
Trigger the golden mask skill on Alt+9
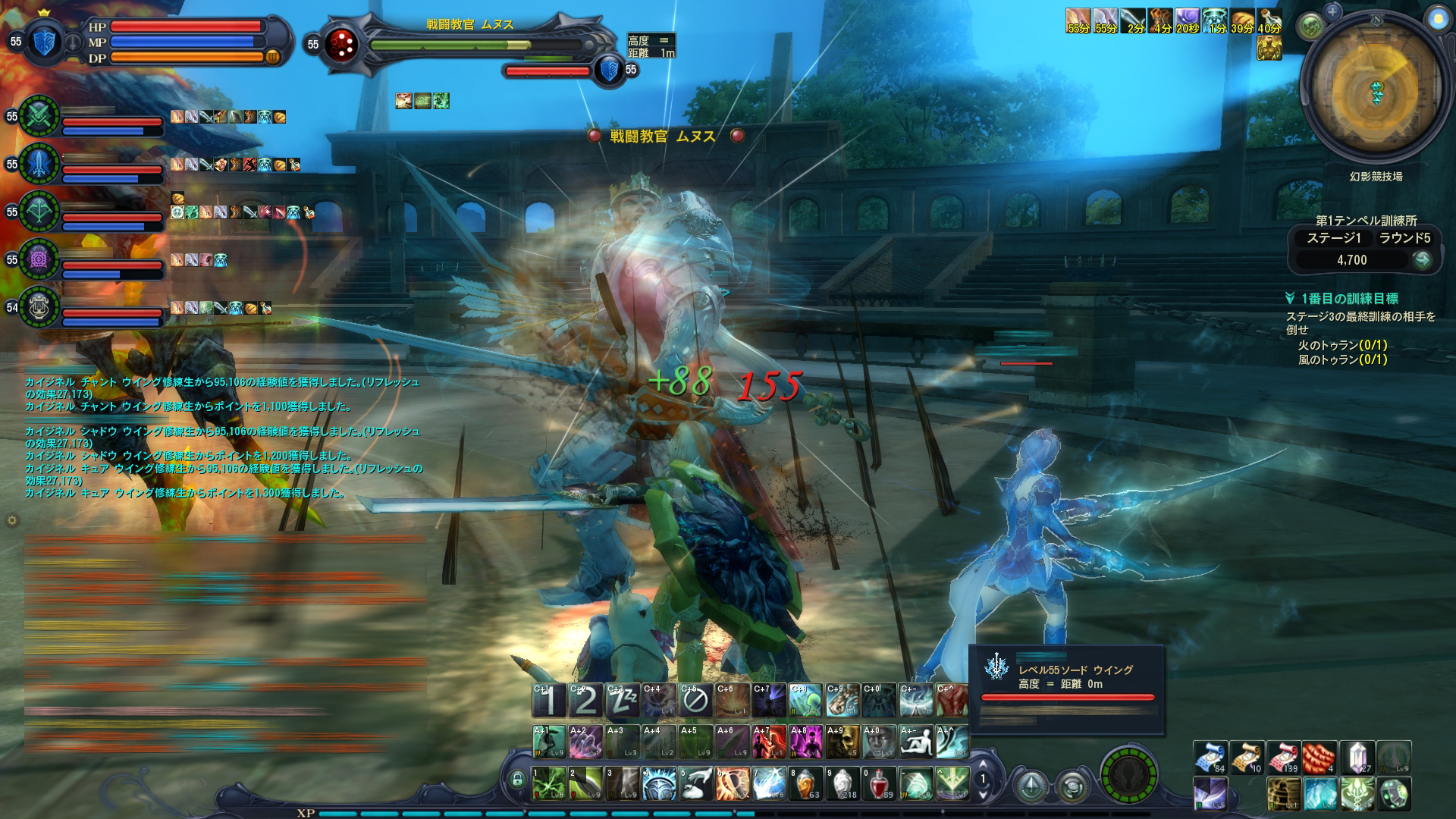click(x=843, y=742)
